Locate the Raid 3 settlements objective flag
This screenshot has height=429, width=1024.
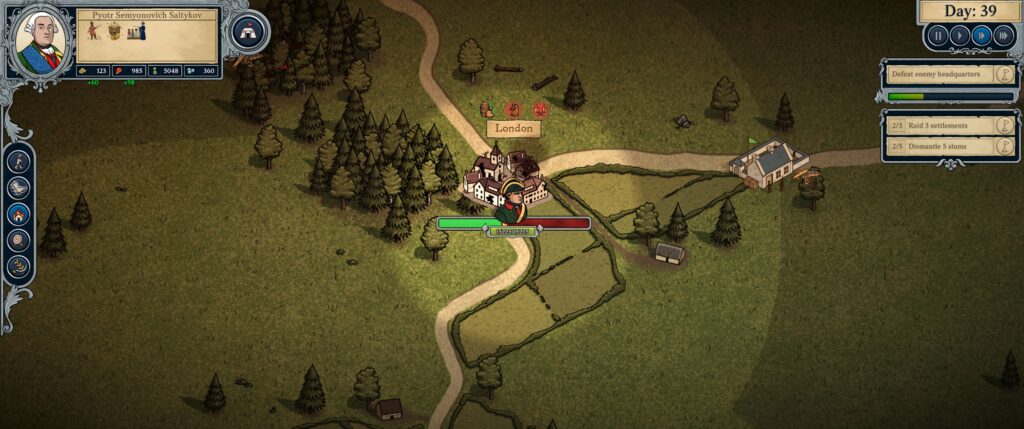[x=1006, y=126]
